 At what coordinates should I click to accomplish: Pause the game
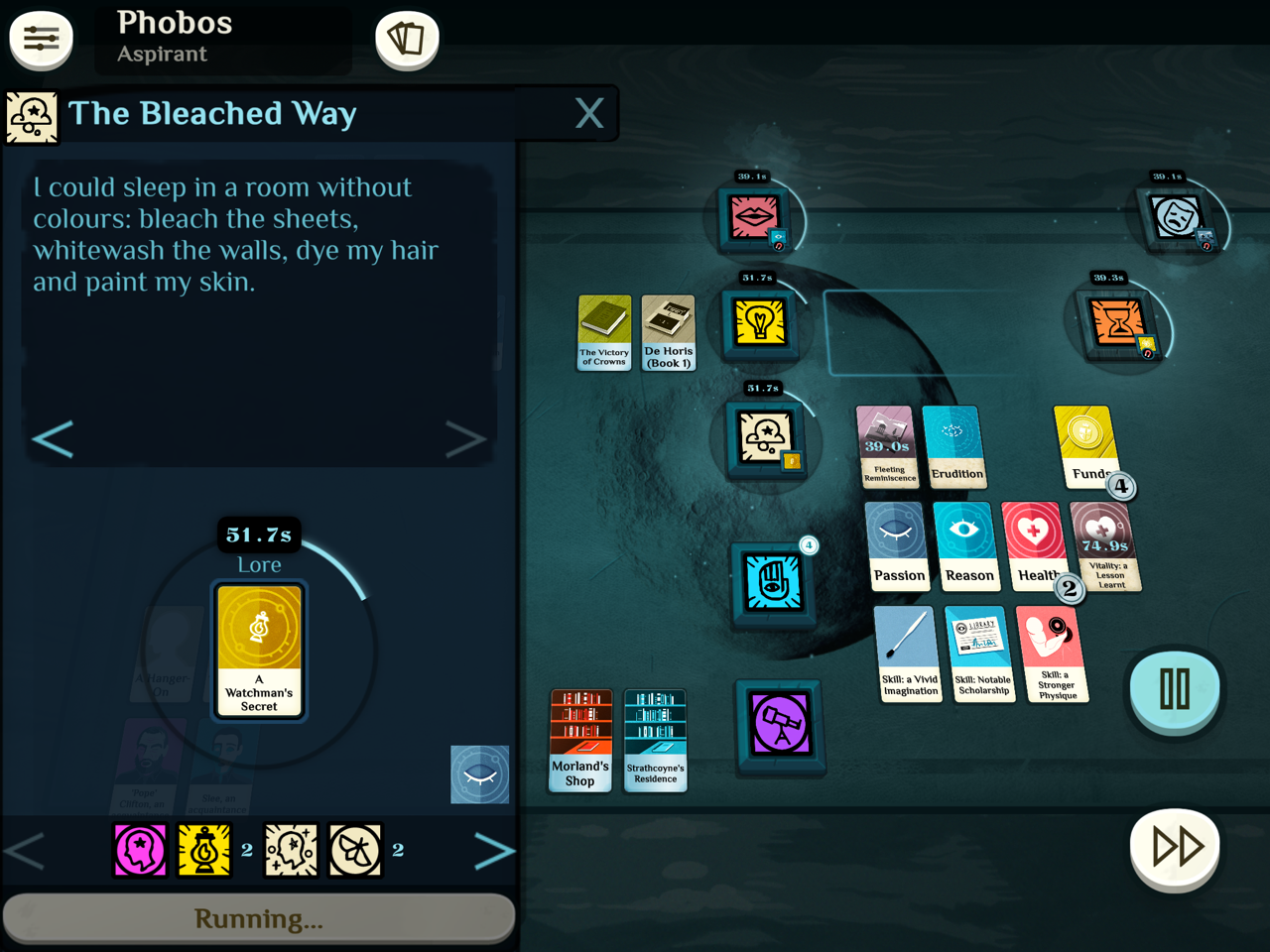coord(1175,689)
